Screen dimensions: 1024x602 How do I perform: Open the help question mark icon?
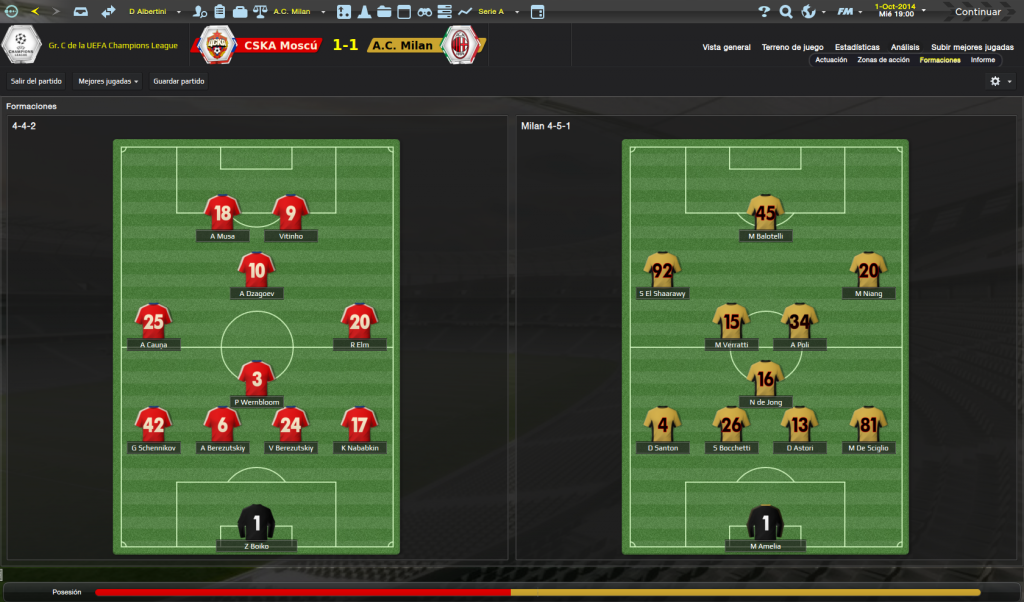[764, 12]
